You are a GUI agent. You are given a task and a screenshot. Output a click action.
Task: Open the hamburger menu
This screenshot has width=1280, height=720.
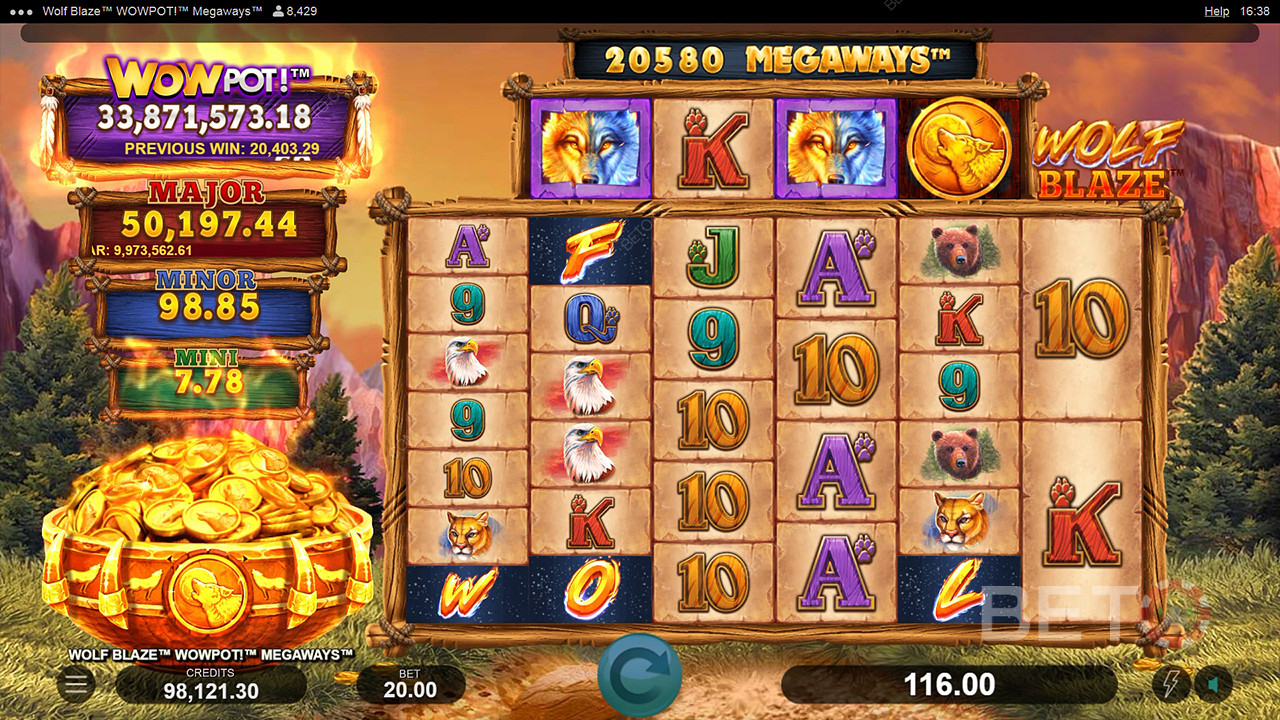click(x=75, y=684)
